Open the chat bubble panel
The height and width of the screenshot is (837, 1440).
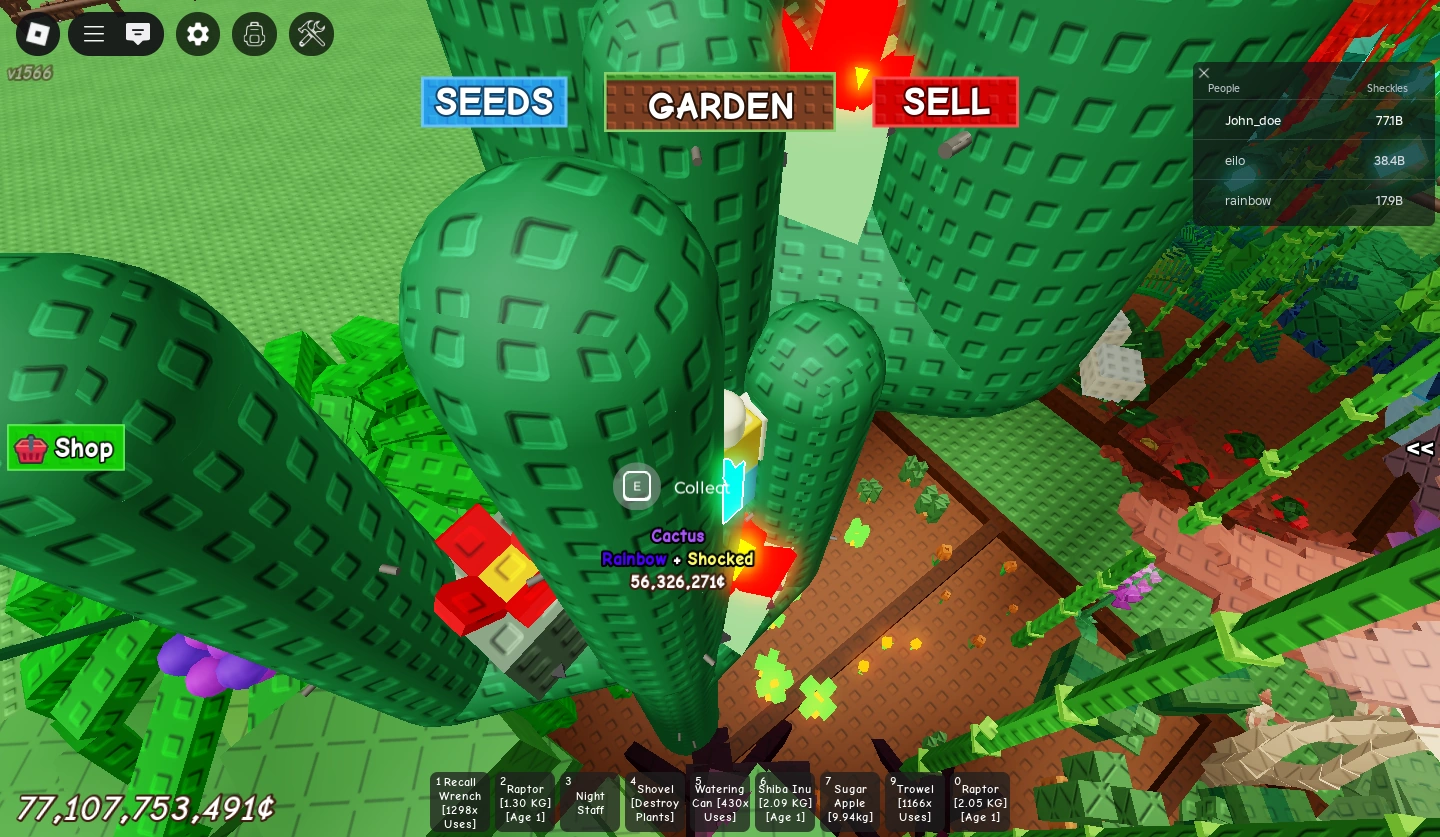(138, 33)
